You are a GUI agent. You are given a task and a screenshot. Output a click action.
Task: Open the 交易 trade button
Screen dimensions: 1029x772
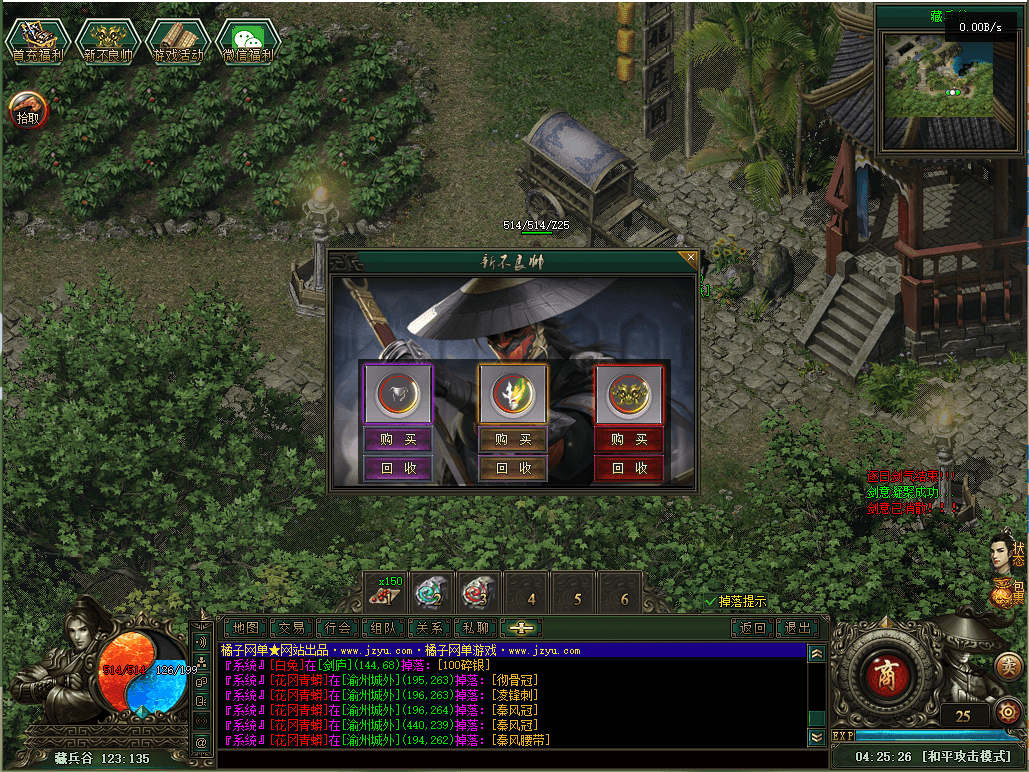pyautogui.click(x=291, y=628)
